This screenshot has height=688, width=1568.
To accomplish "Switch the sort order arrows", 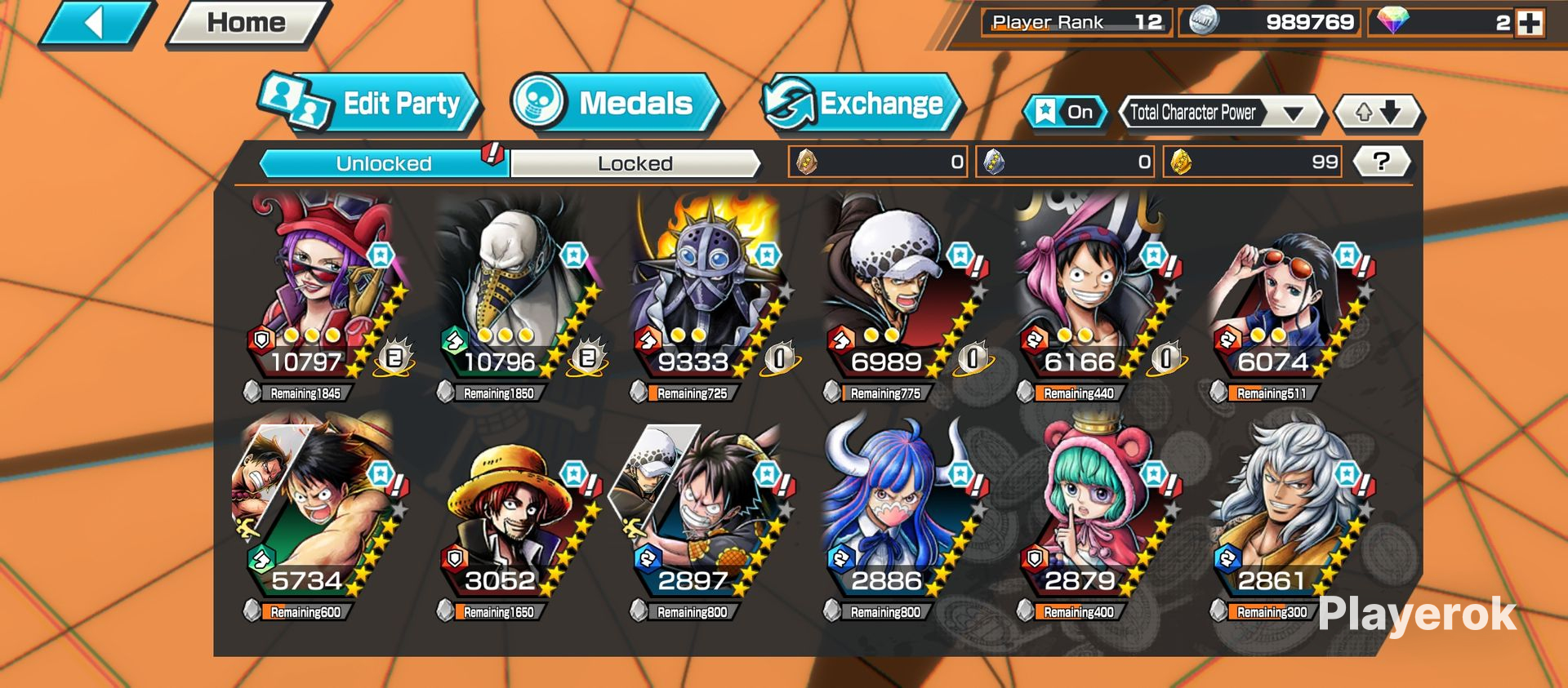I will point(1379,113).
